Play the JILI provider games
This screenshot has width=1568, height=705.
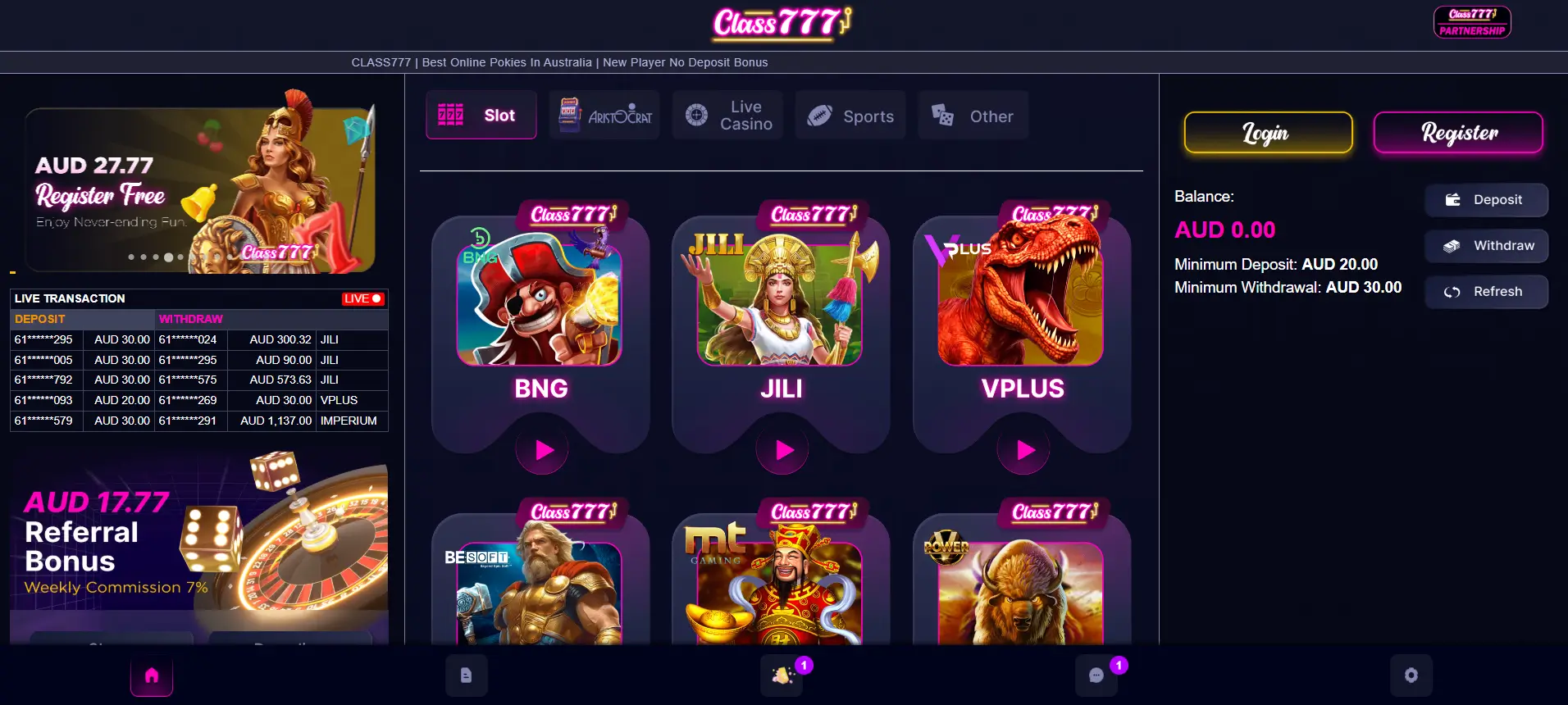(x=782, y=449)
